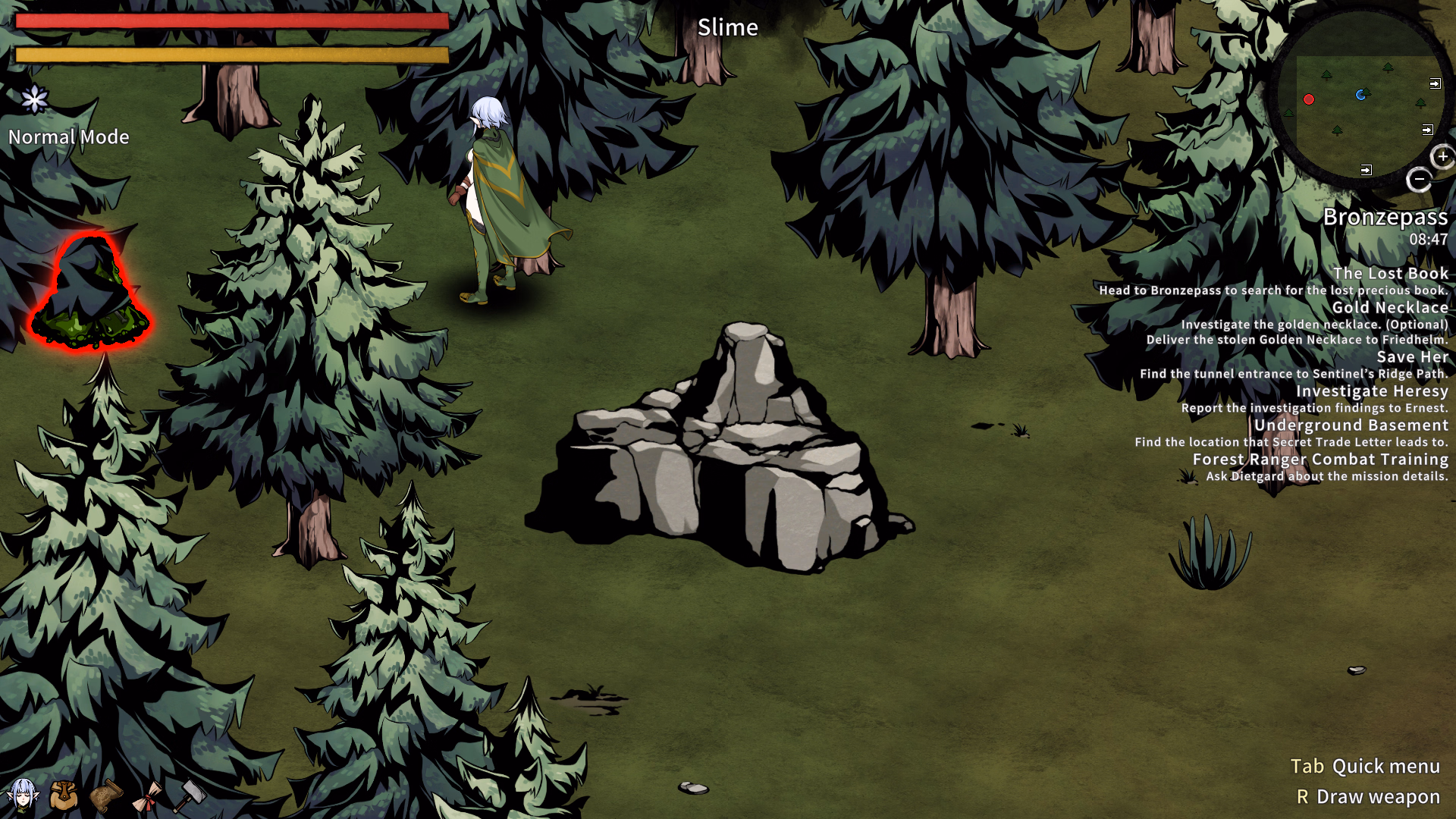Screen dimensions: 1456x819
Task: Open the rolled parchment scroll icon
Action: pyautogui.click(x=106, y=795)
